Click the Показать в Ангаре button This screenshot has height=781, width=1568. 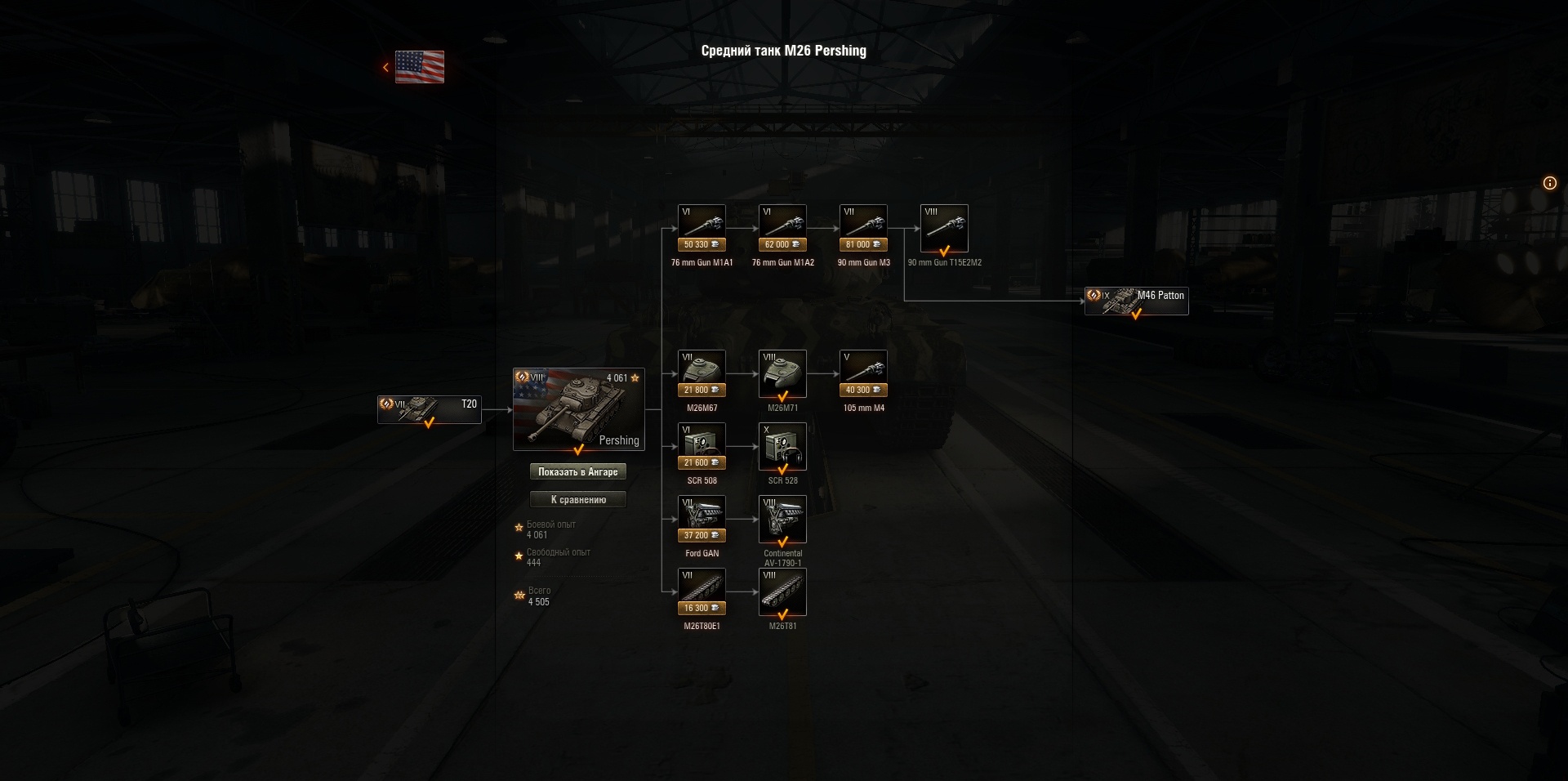click(x=579, y=471)
